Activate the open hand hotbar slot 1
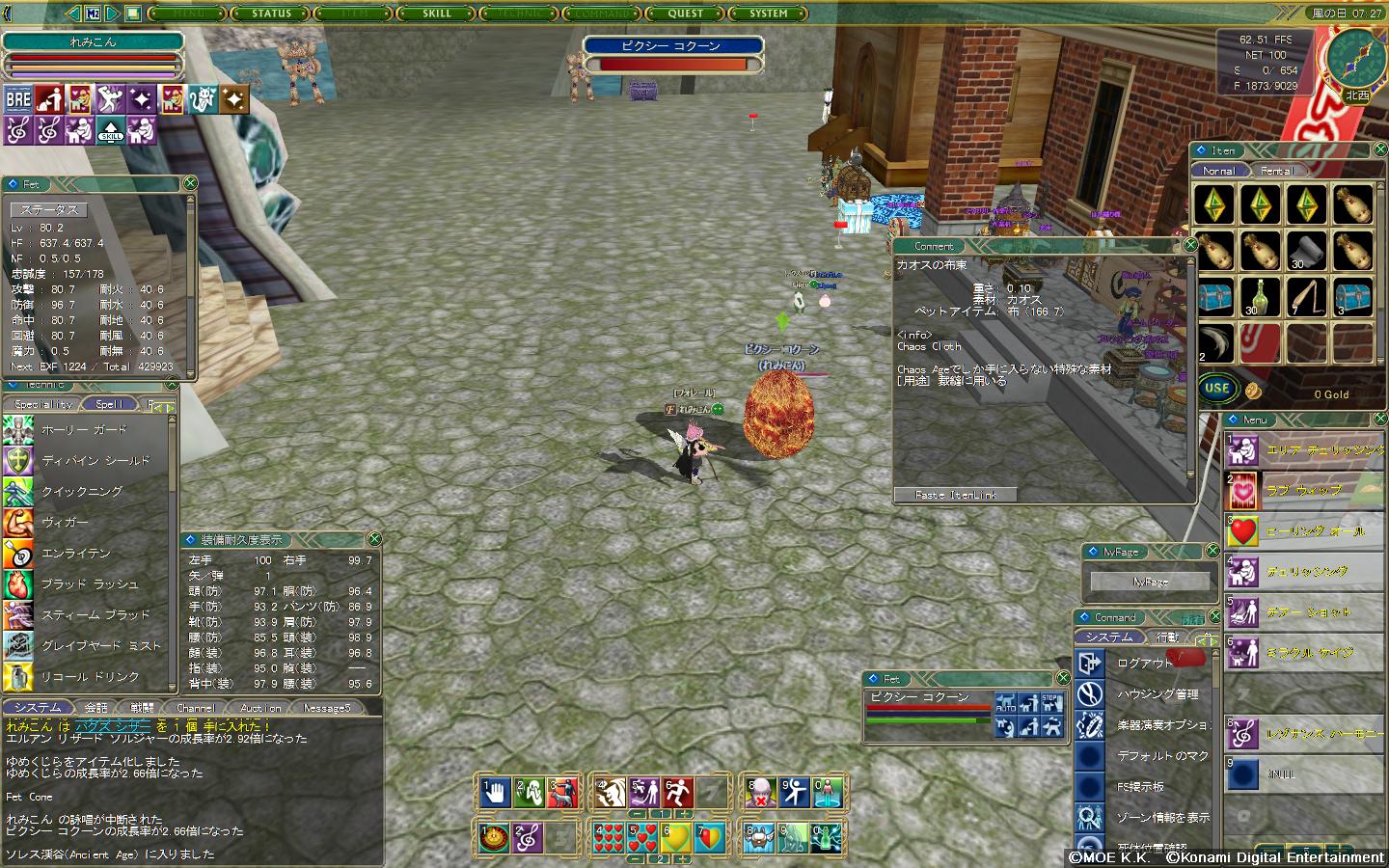1389x868 pixels. (x=496, y=793)
